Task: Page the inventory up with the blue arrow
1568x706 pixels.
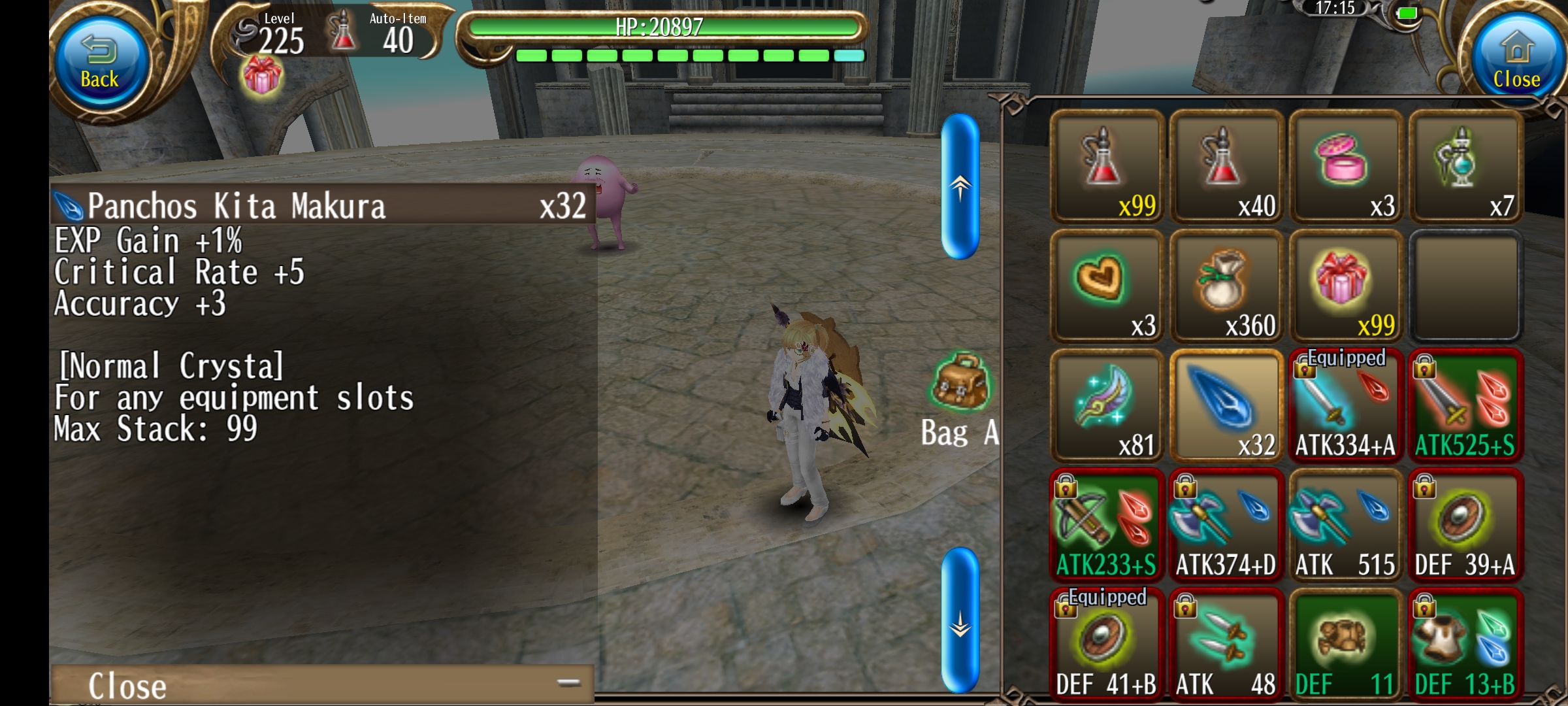Action: (960, 187)
